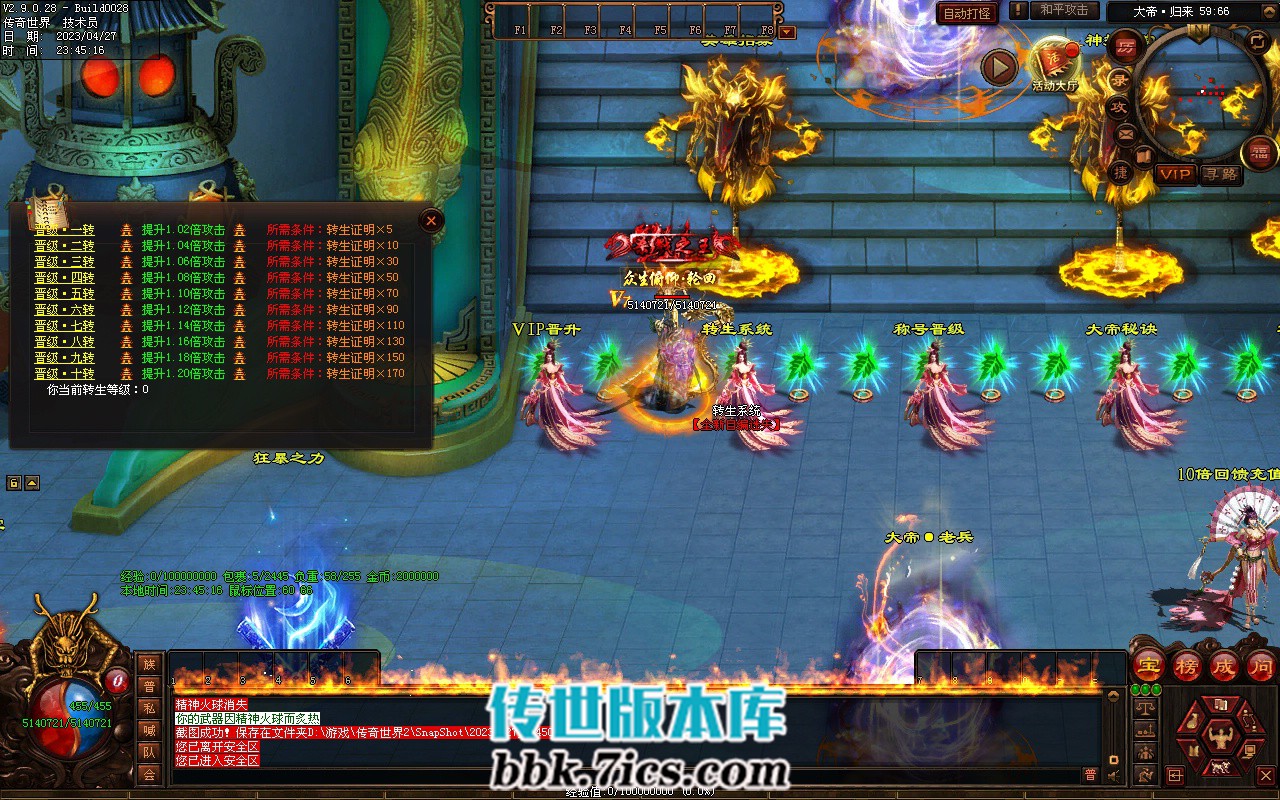Select the 晋级·一转 rebirth option
The height and width of the screenshot is (800, 1280).
point(64,230)
